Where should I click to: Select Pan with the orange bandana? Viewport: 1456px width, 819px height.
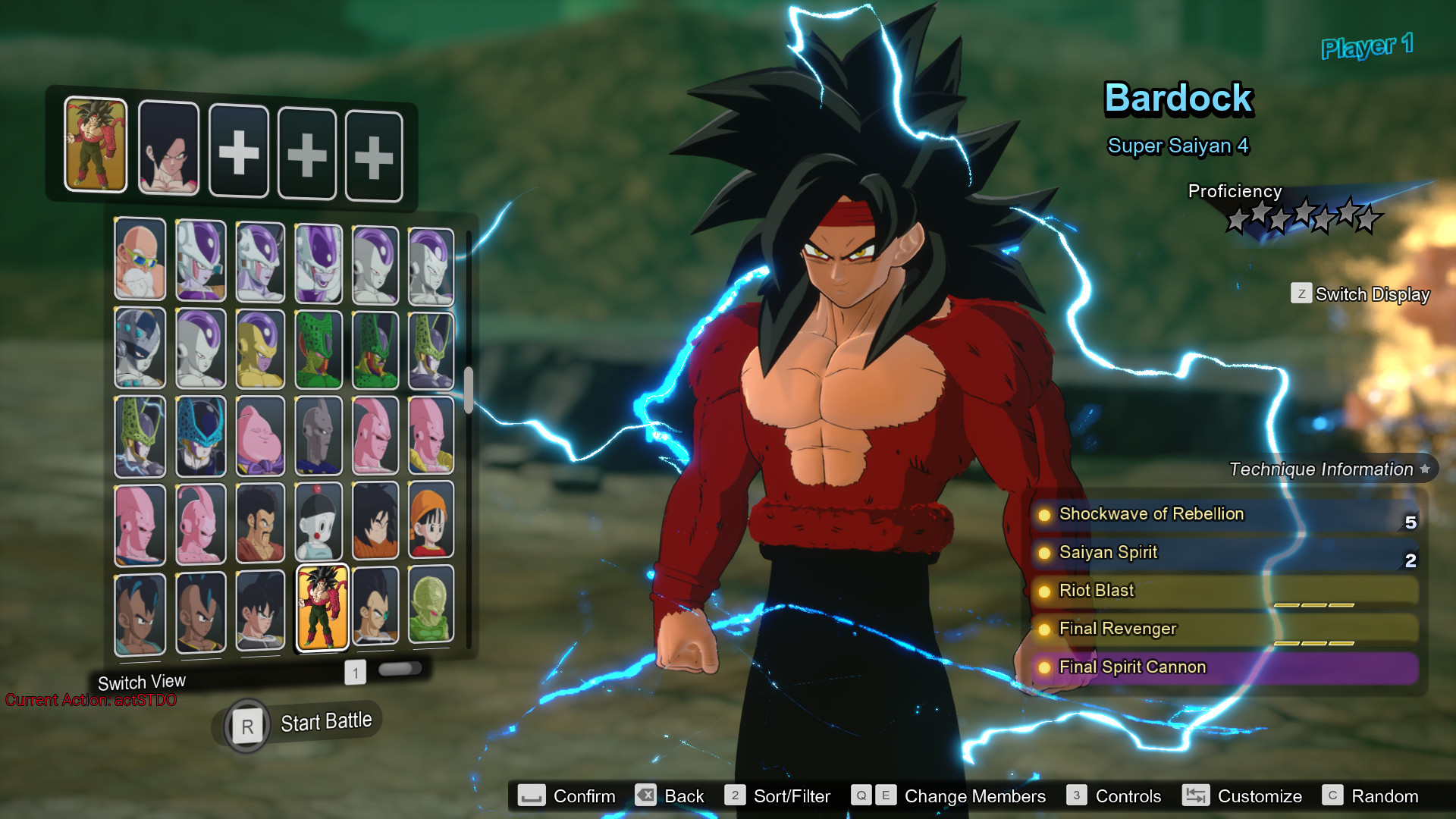[431, 522]
